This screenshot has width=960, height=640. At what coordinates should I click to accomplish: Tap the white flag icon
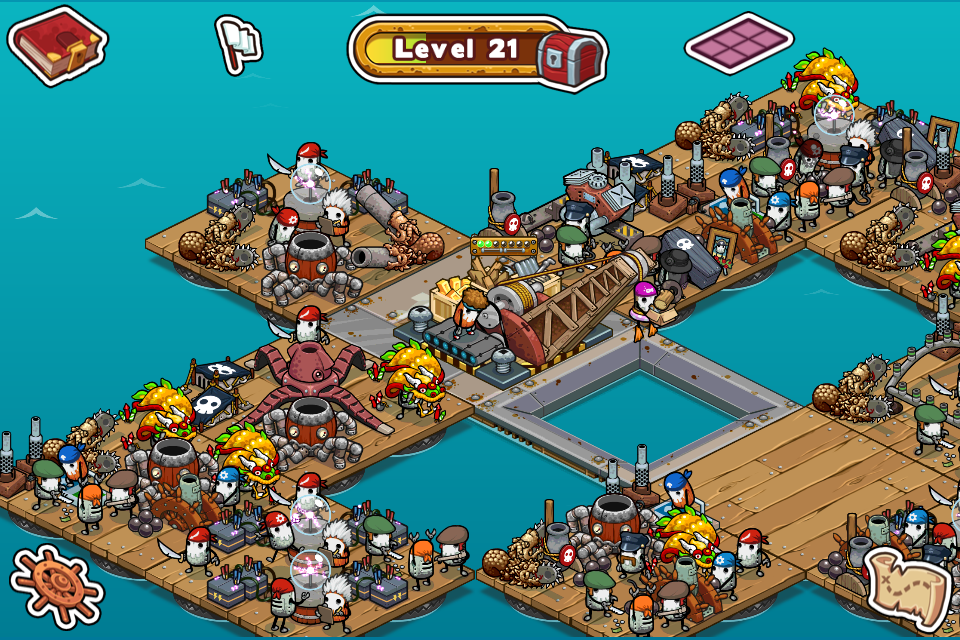238,42
